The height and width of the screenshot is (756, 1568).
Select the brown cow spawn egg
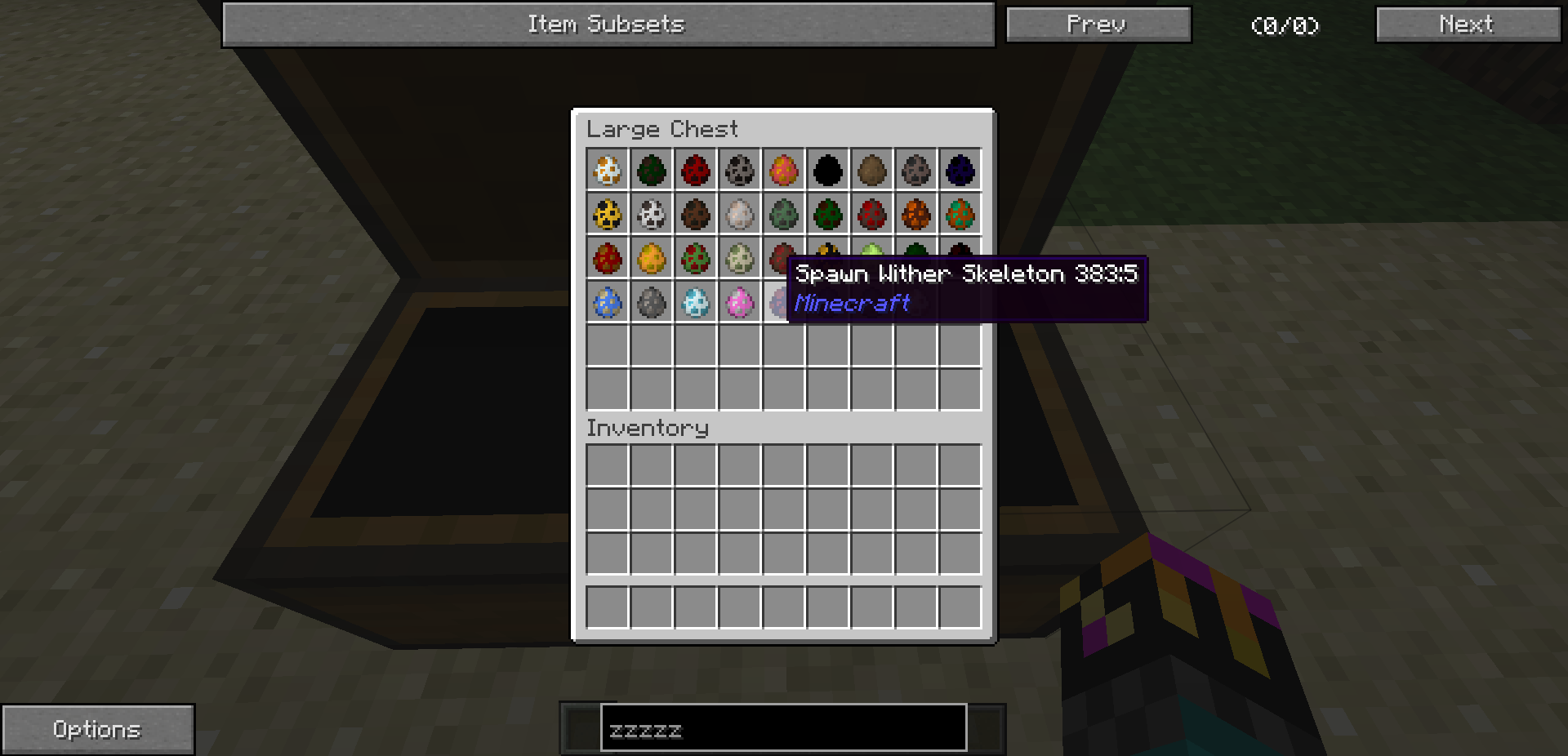click(x=695, y=214)
